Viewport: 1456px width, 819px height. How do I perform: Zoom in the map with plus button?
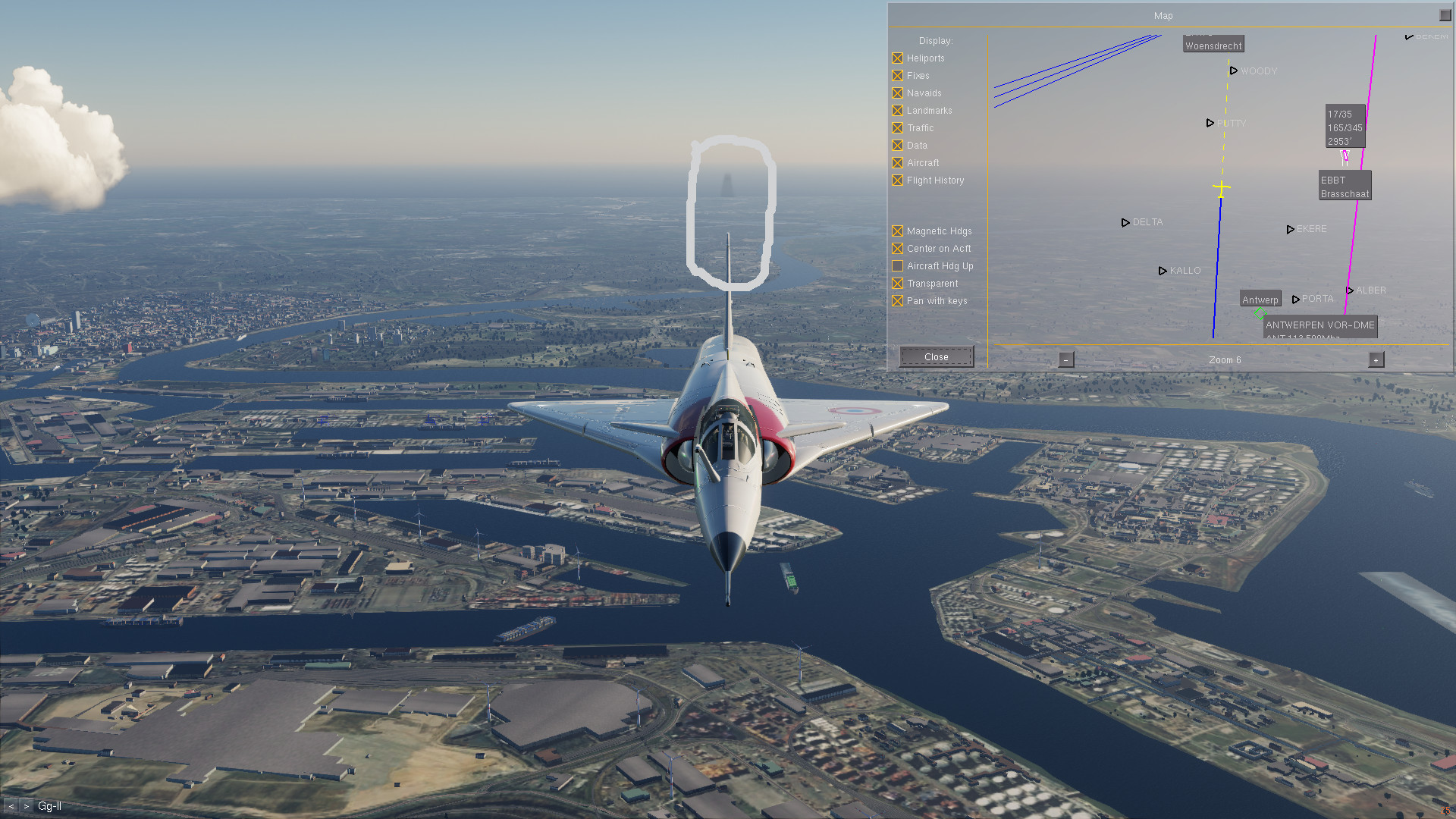click(x=1376, y=360)
